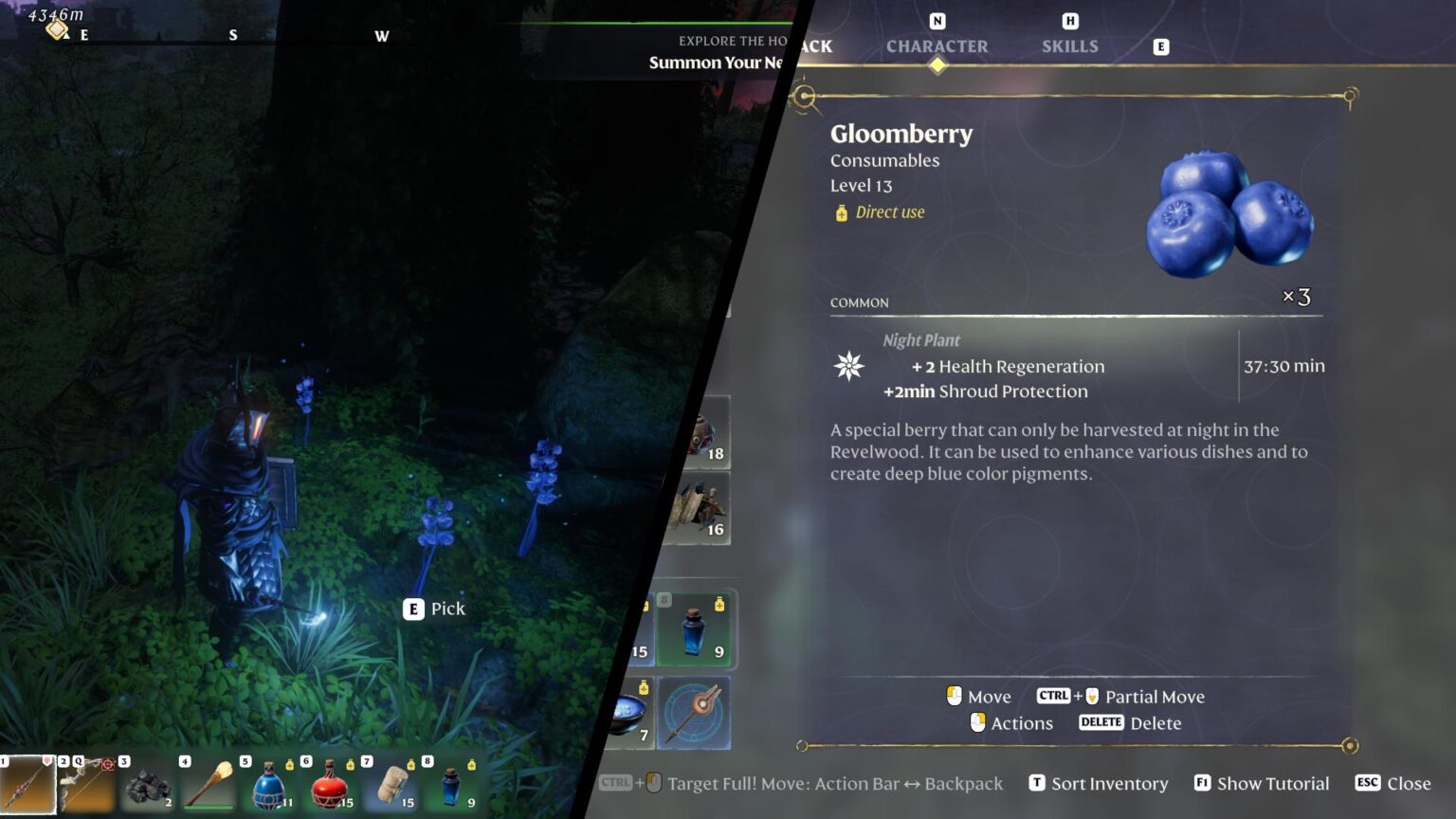This screenshot has width=1456, height=819.
Task: Choose the torch in hotbar slot 4
Action: 209,785
